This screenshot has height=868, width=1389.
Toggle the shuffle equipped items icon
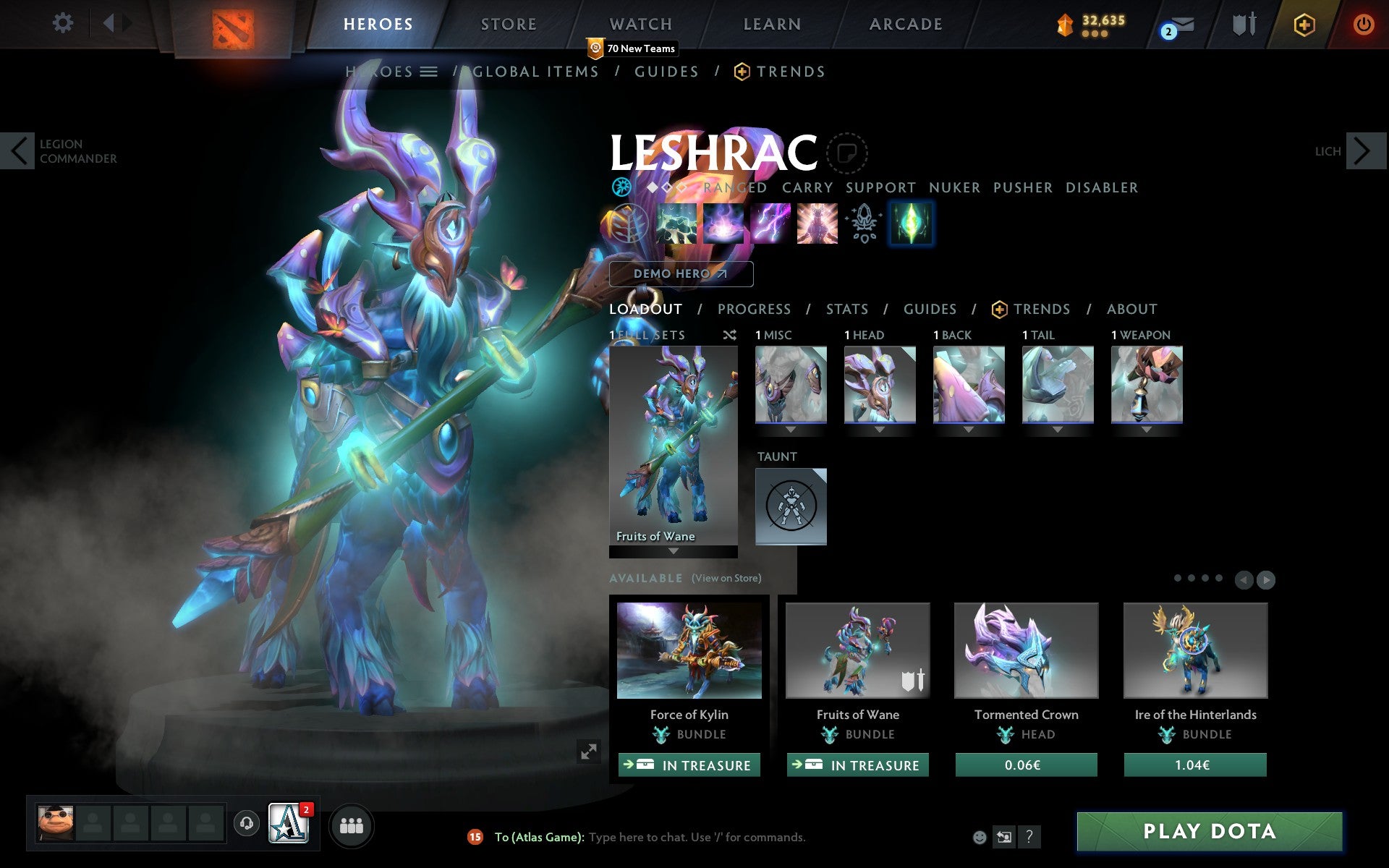coord(729,335)
